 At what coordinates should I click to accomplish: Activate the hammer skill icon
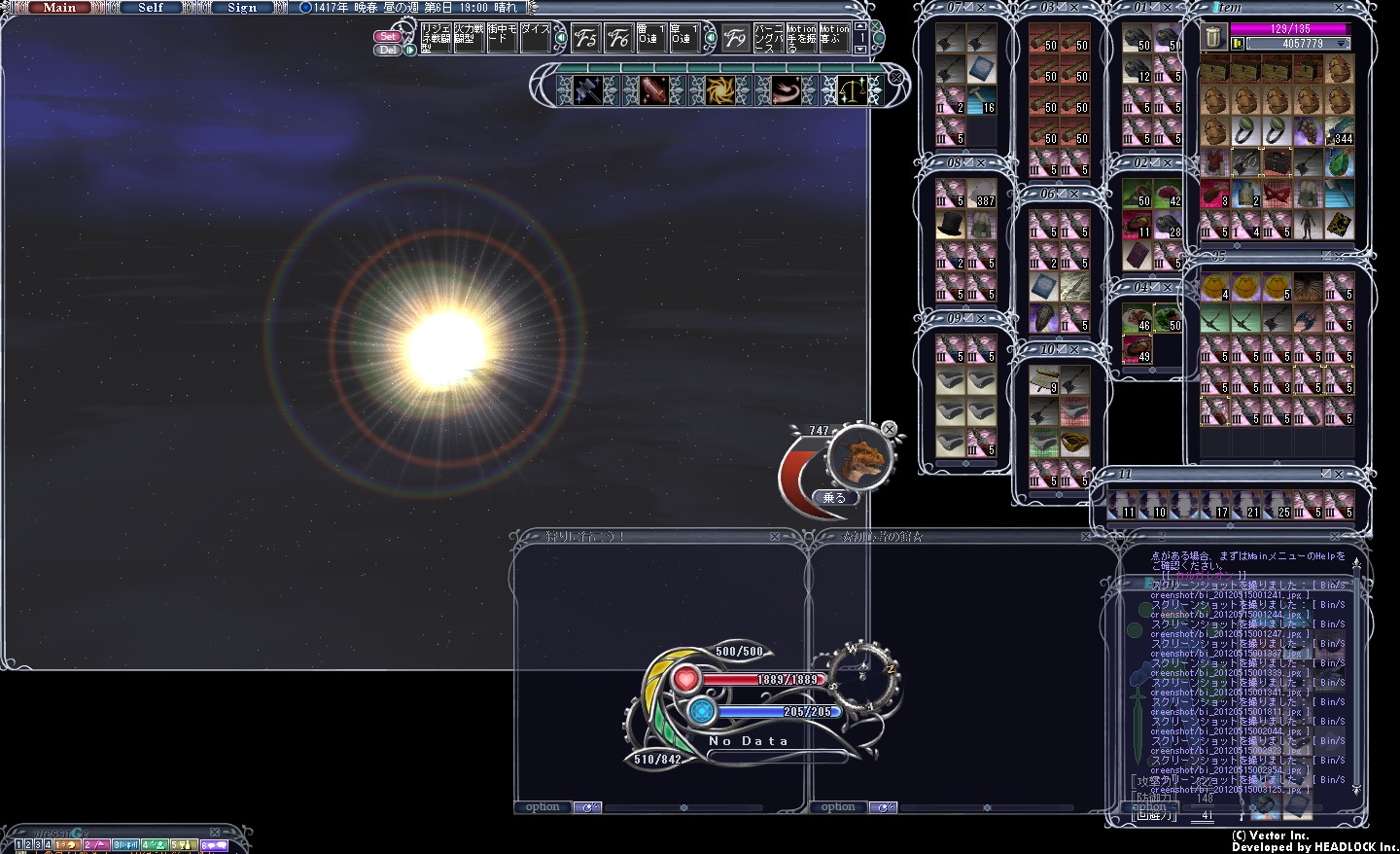click(587, 89)
